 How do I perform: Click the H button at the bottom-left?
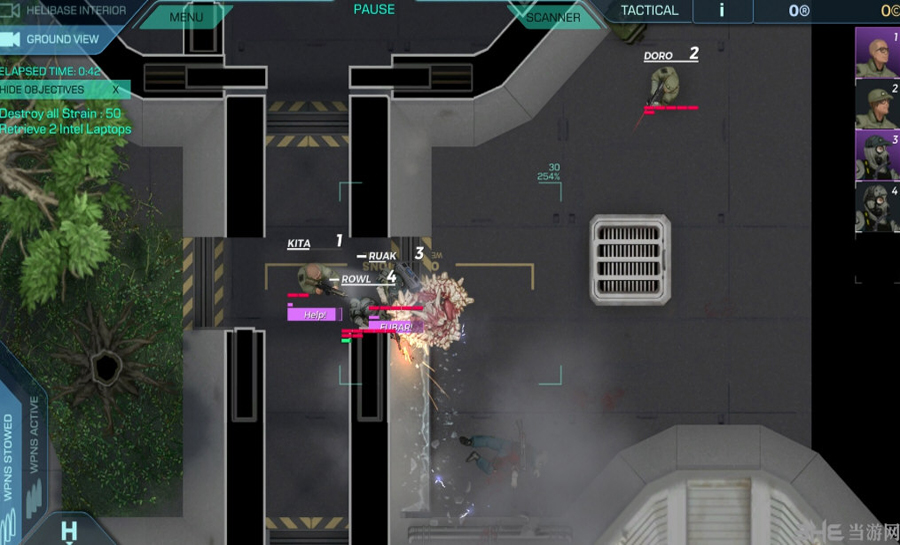(x=68, y=530)
